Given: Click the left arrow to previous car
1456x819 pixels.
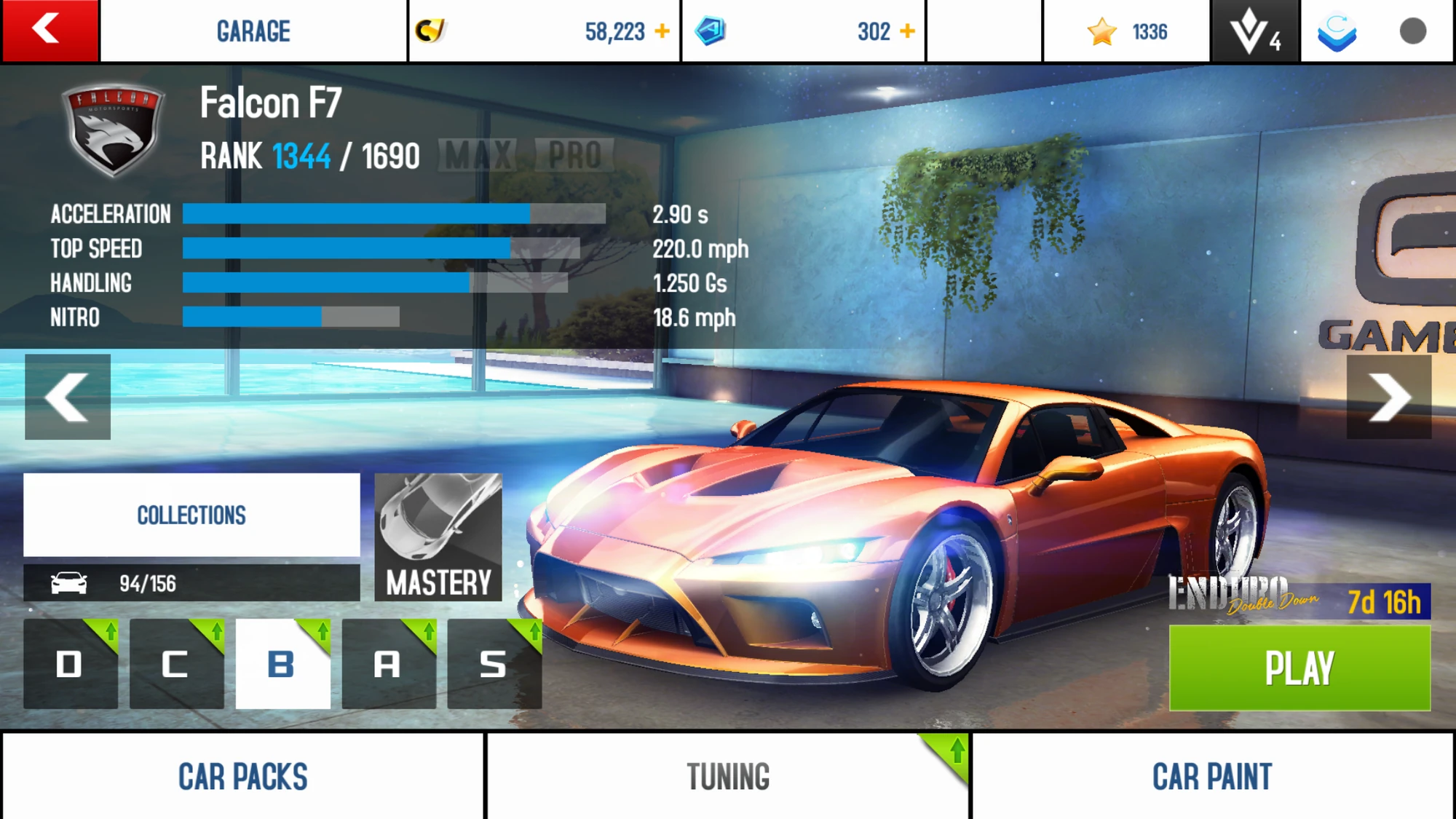Looking at the screenshot, I should (x=67, y=397).
